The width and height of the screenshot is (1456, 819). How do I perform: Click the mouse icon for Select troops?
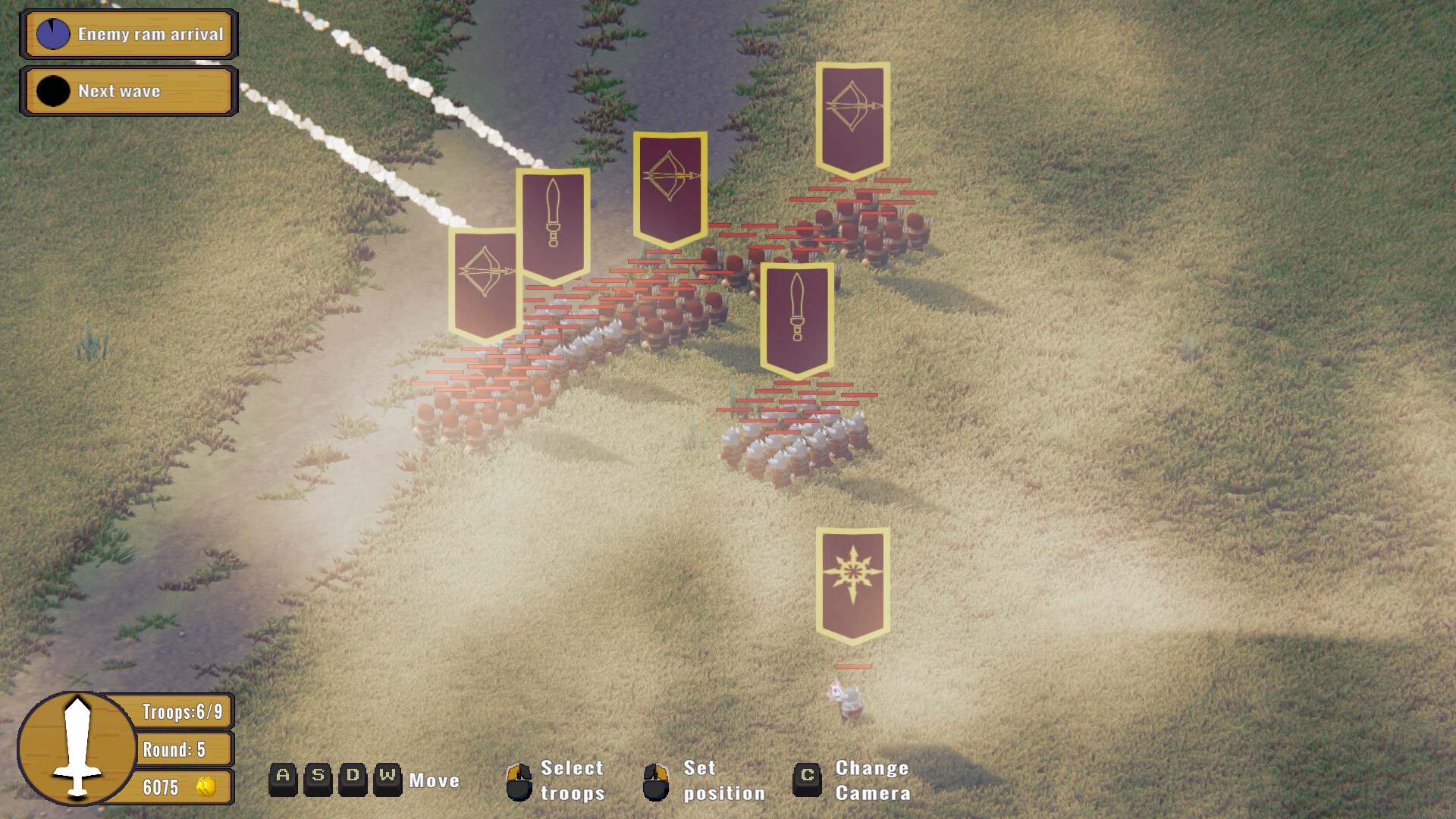pyautogui.click(x=520, y=781)
